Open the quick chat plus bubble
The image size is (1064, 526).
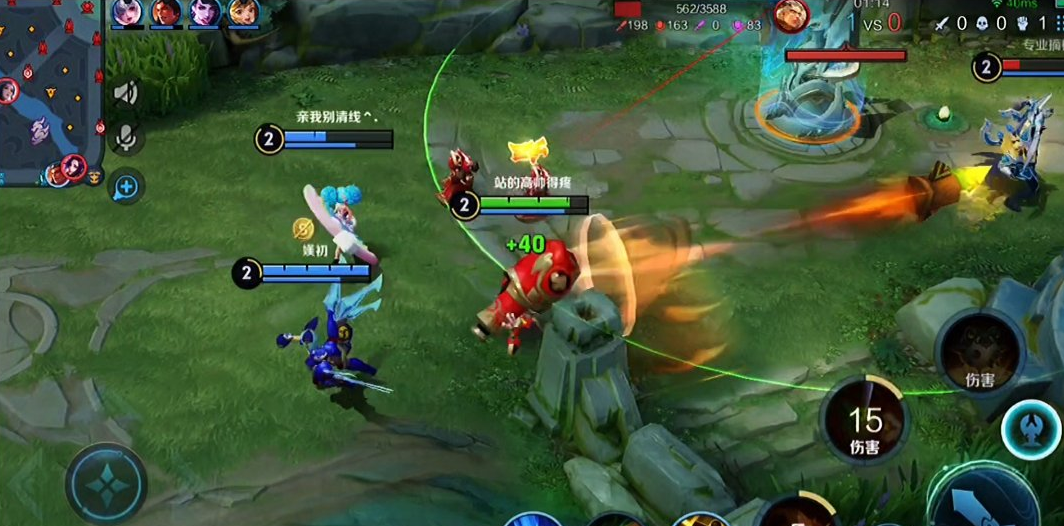(x=127, y=185)
